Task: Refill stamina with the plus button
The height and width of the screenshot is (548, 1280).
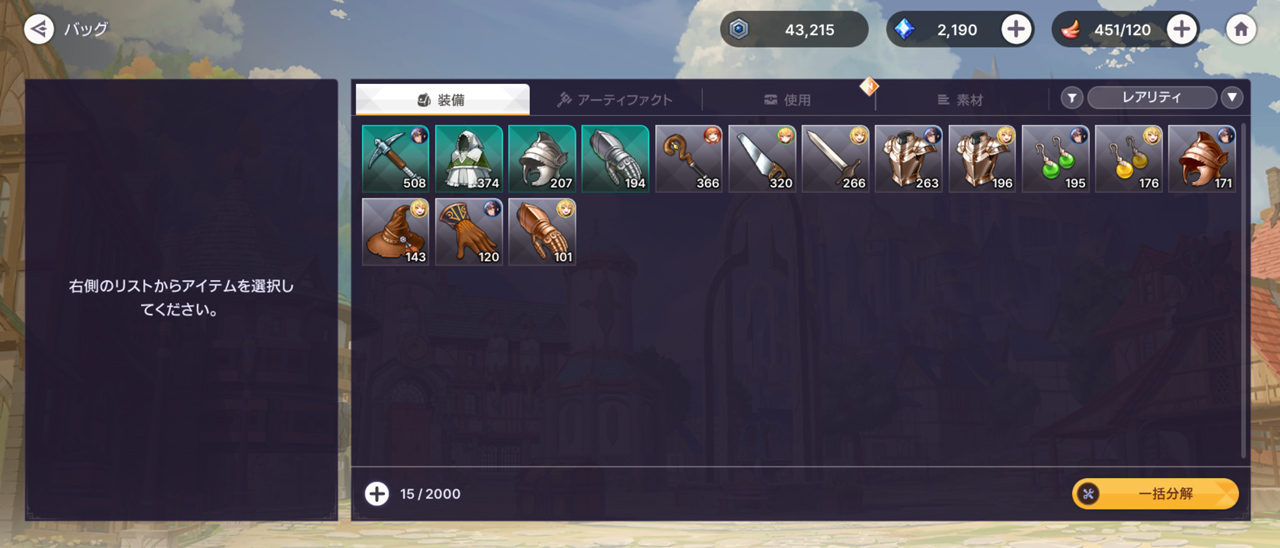Action: click(1182, 29)
